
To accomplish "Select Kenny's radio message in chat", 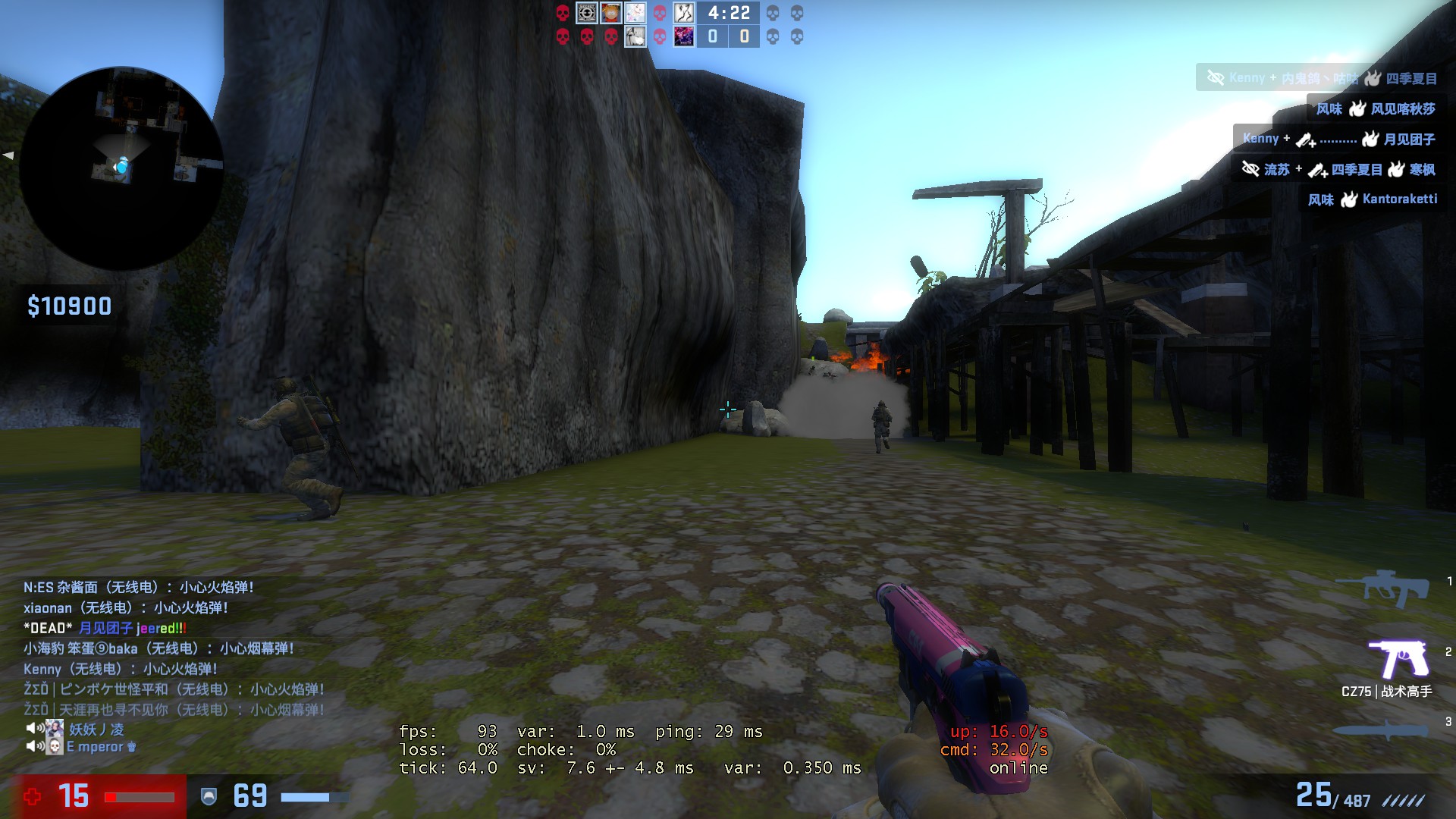I will [x=120, y=669].
